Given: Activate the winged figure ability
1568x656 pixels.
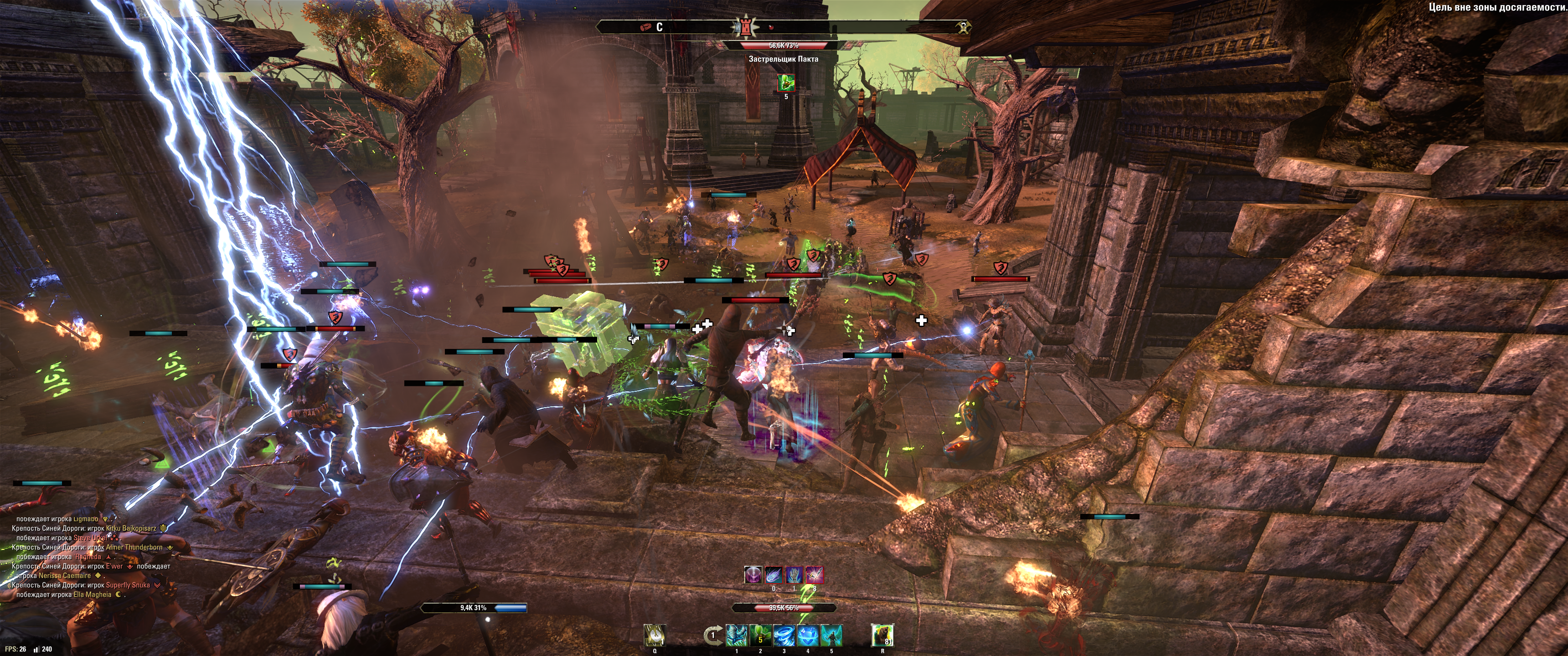Looking at the screenshot, I should (x=831, y=636).
